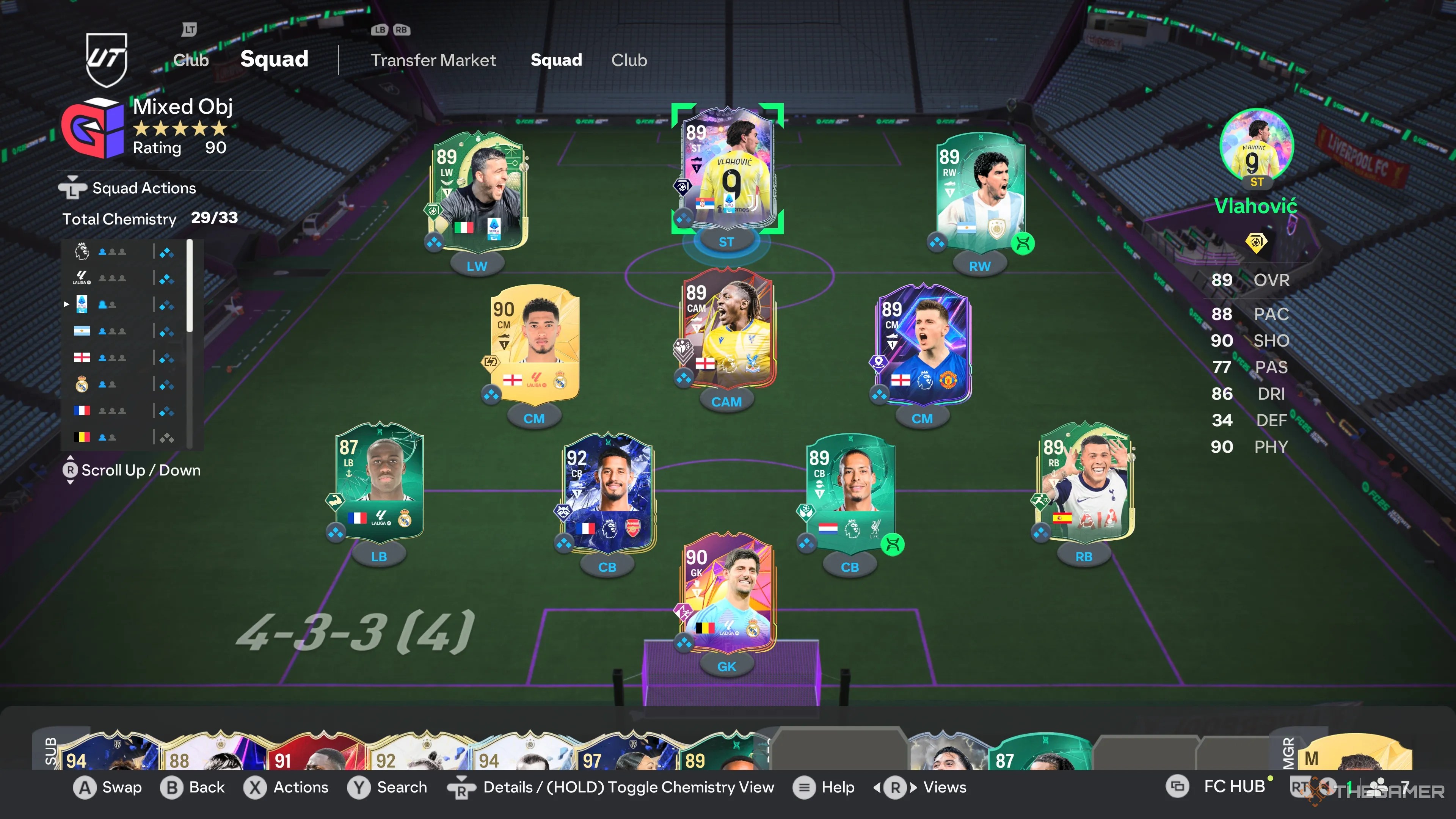Viewport: 1456px width, 819px height.
Task: Select the Premier League badge in chemistry panel
Action: tap(82, 251)
